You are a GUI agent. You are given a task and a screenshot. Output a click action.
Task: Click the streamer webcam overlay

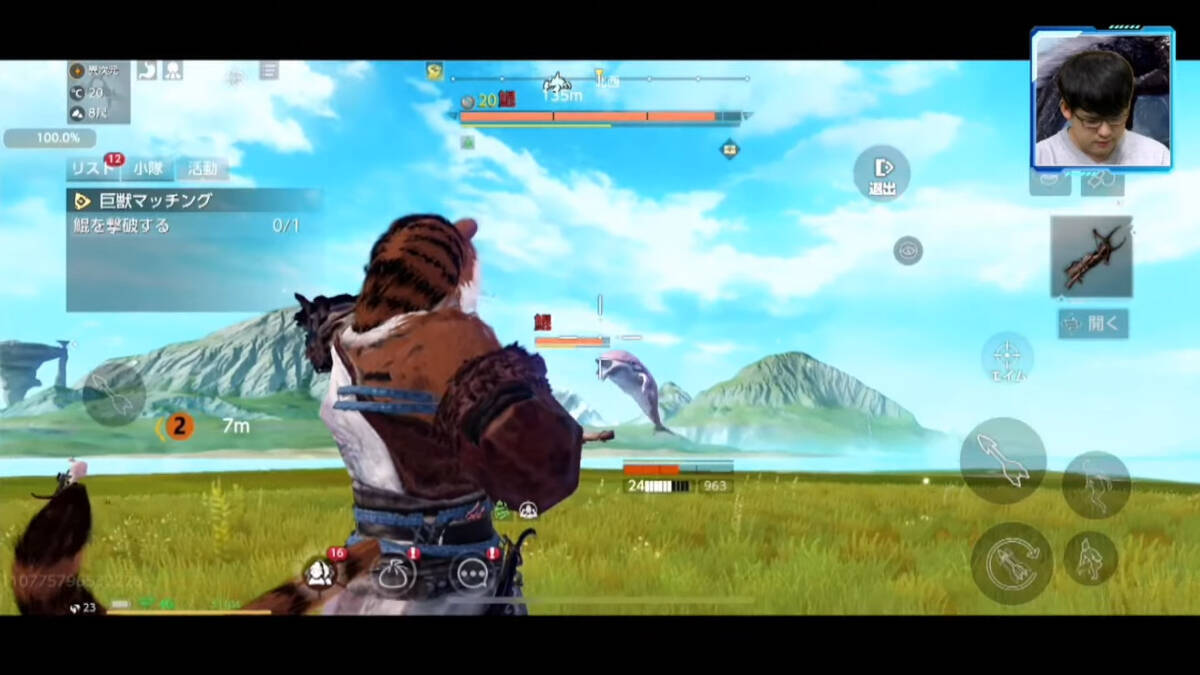tap(1101, 98)
